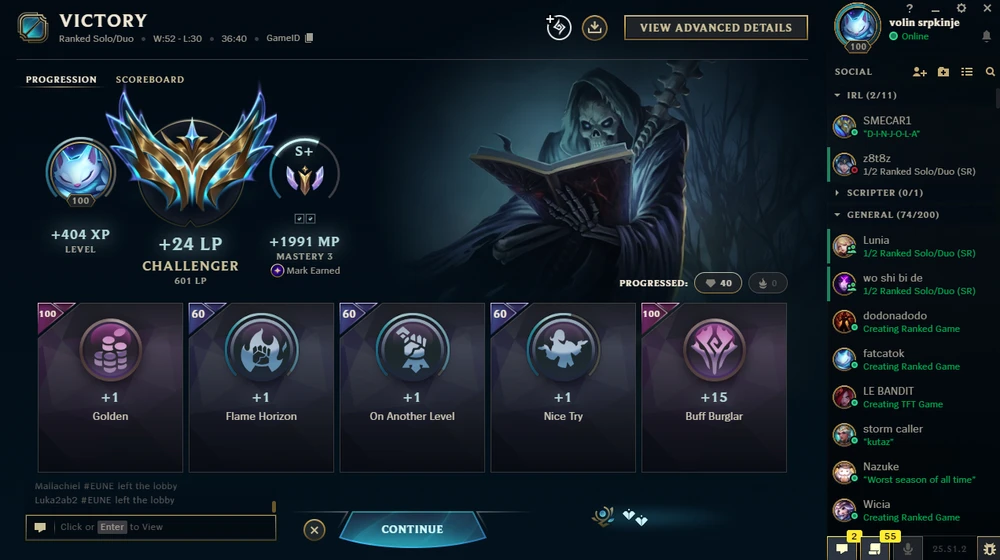Viewport: 1000px width, 560px height.
Task: Select the Flame Horizon challenge card
Action: (x=261, y=387)
